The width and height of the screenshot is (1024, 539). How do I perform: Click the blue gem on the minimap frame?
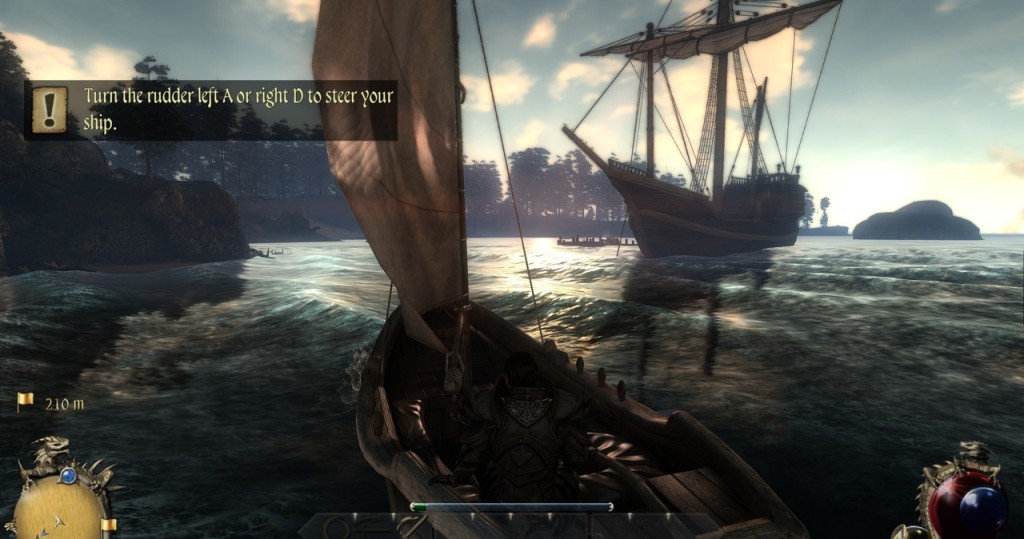click(68, 476)
